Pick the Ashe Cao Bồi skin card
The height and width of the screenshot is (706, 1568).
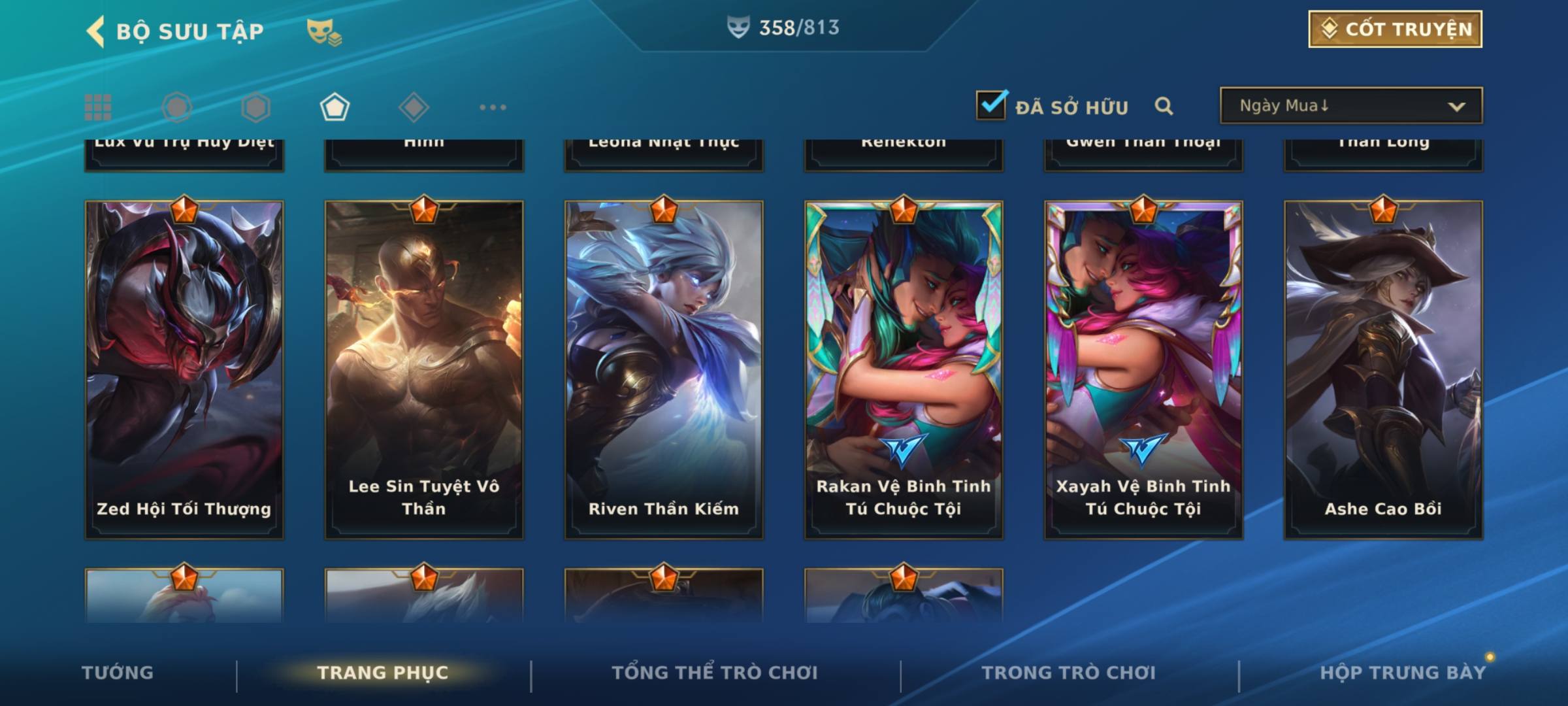pos(1383,369)
